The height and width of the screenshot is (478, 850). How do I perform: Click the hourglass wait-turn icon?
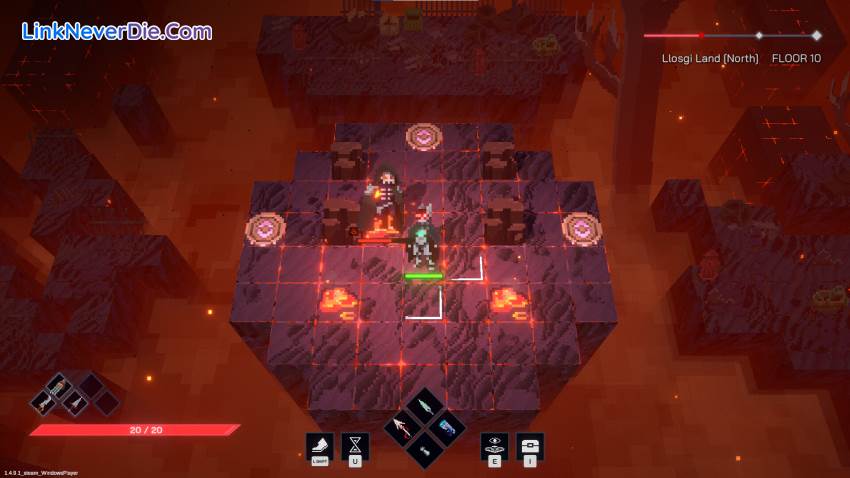pyautogui.click(x=355, y=445)
